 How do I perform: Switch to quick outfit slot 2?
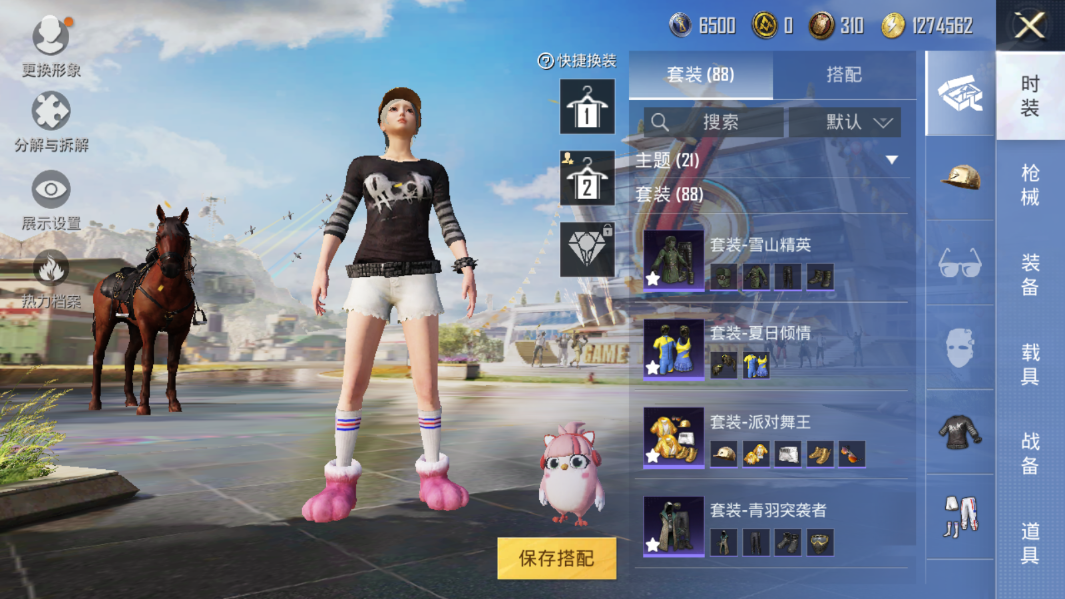pyautogui.click(x=587, y=179)
